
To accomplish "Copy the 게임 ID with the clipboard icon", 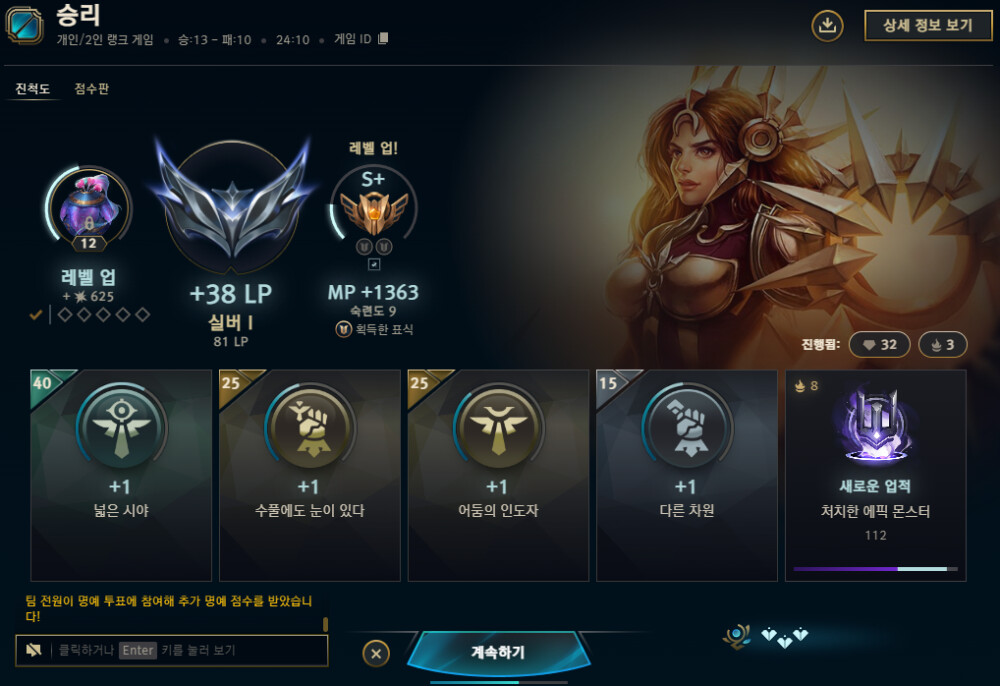I will (383, 39).
